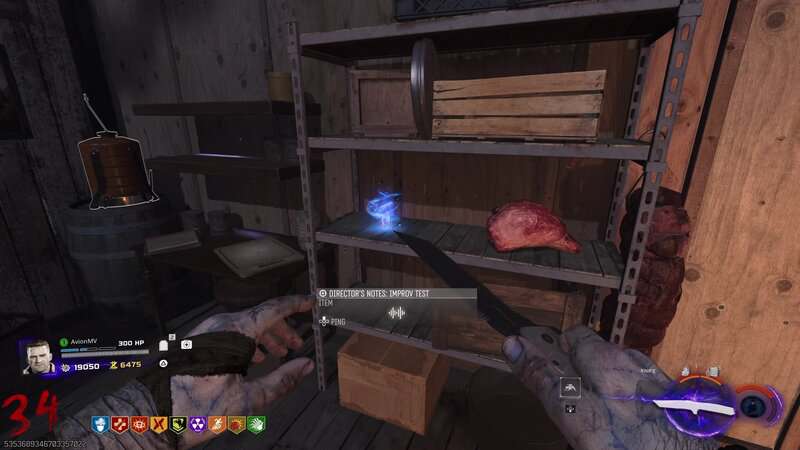Screen dimensions: 800x450
Task: Click the armor plate icon beside the HP
Action: click(164, 345)
